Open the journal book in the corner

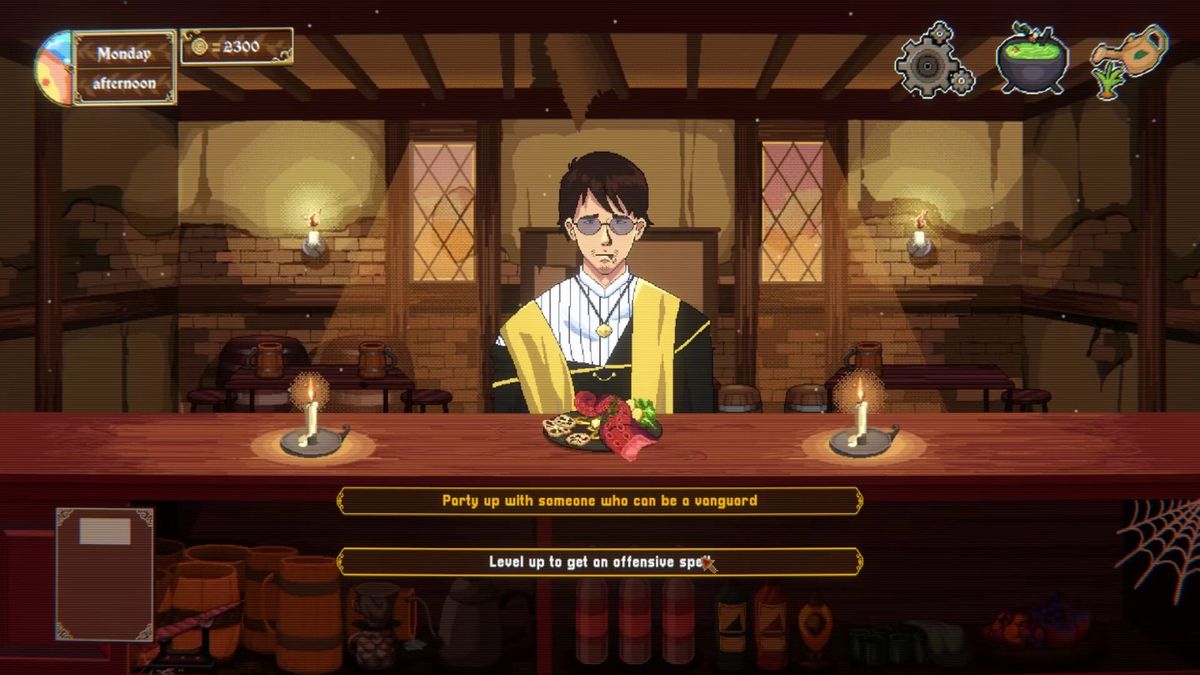tap(104, 573)
